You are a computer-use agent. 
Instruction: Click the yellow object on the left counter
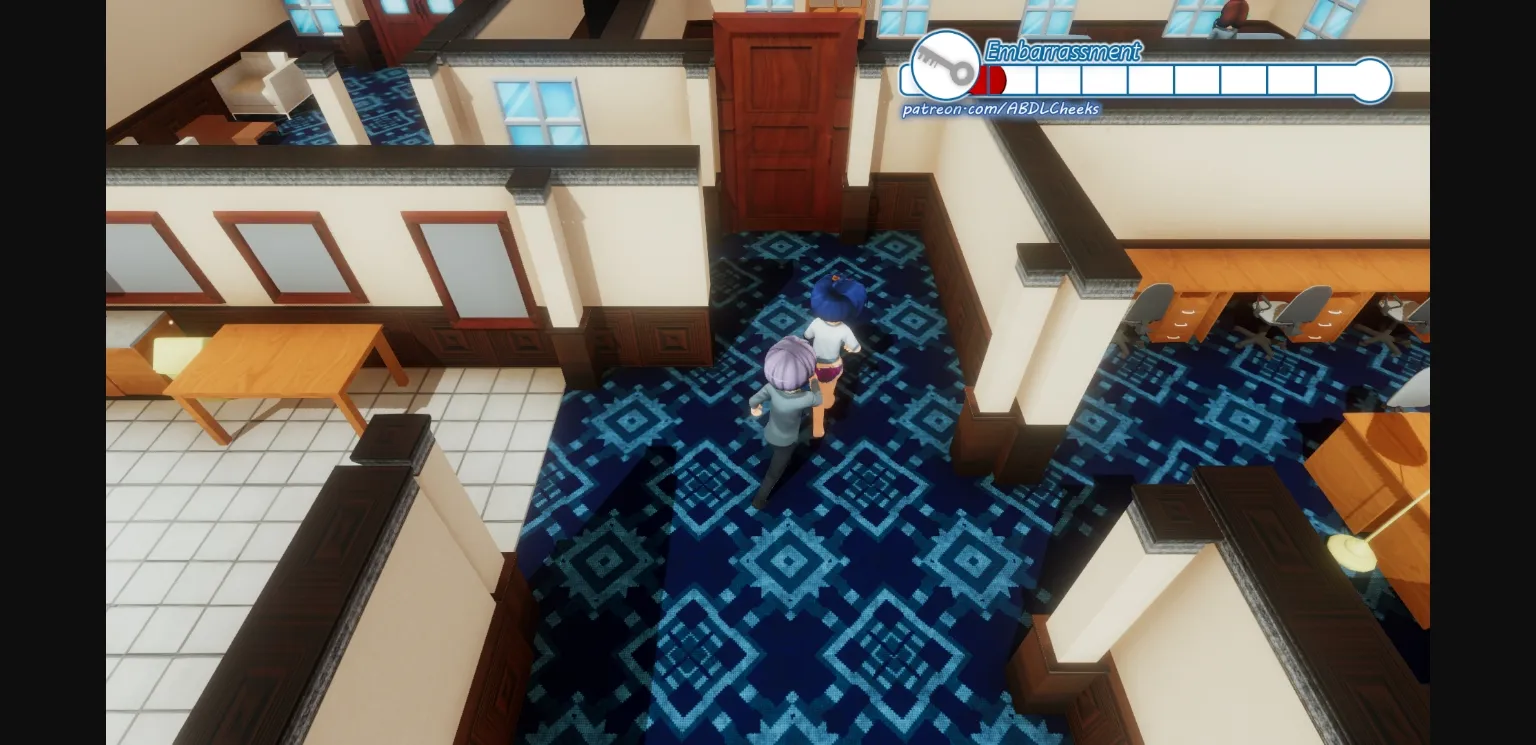tap(175, 355)
